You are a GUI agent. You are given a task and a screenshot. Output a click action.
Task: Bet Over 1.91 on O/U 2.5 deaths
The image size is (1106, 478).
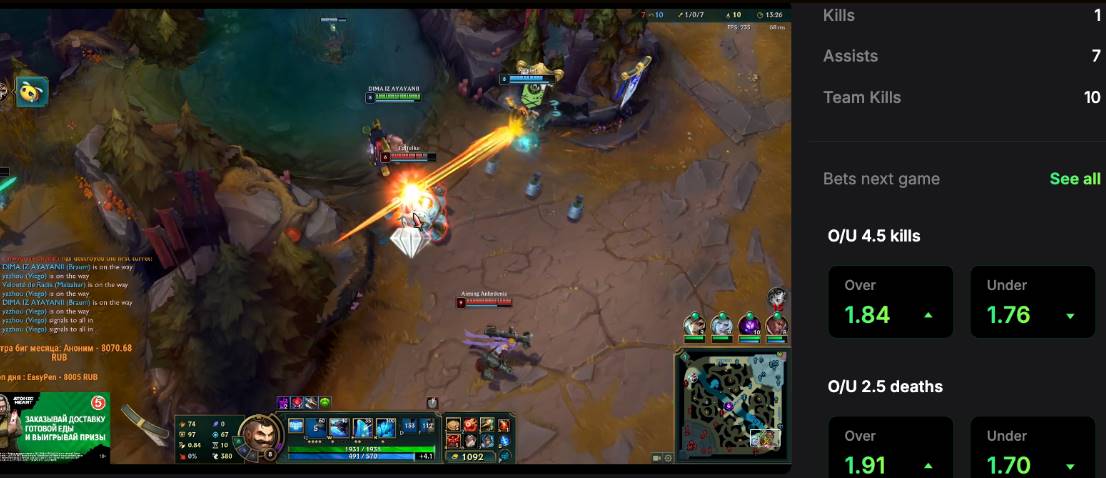pyautogui.click(x=890, y=452)
